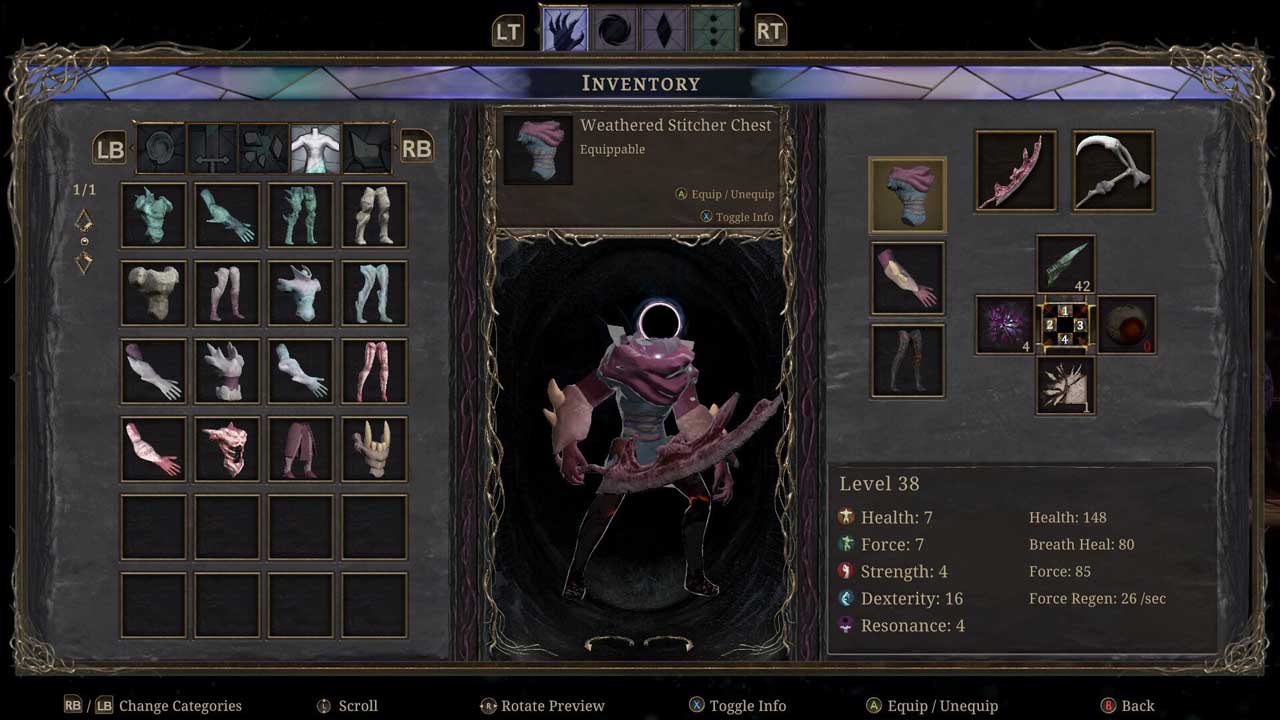Choose the cream-colored armored legs
This screenshot has width=1280, height=720.
pyautogui.click(x=375, y=215)
